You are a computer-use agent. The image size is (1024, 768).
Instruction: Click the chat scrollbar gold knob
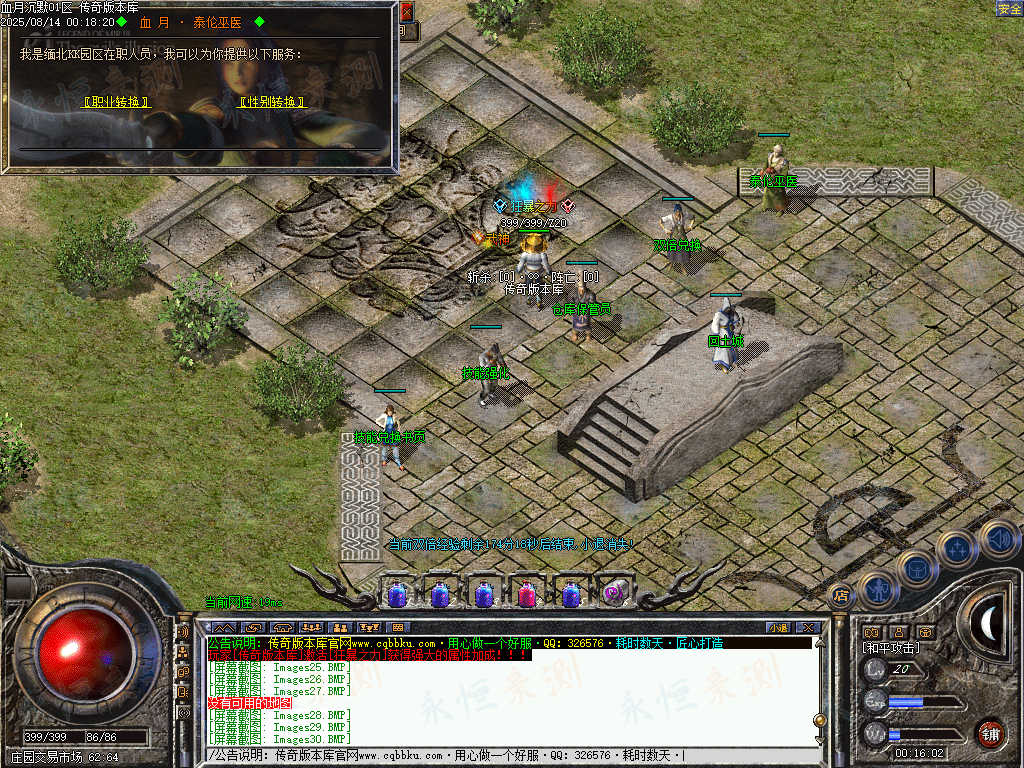820,720
